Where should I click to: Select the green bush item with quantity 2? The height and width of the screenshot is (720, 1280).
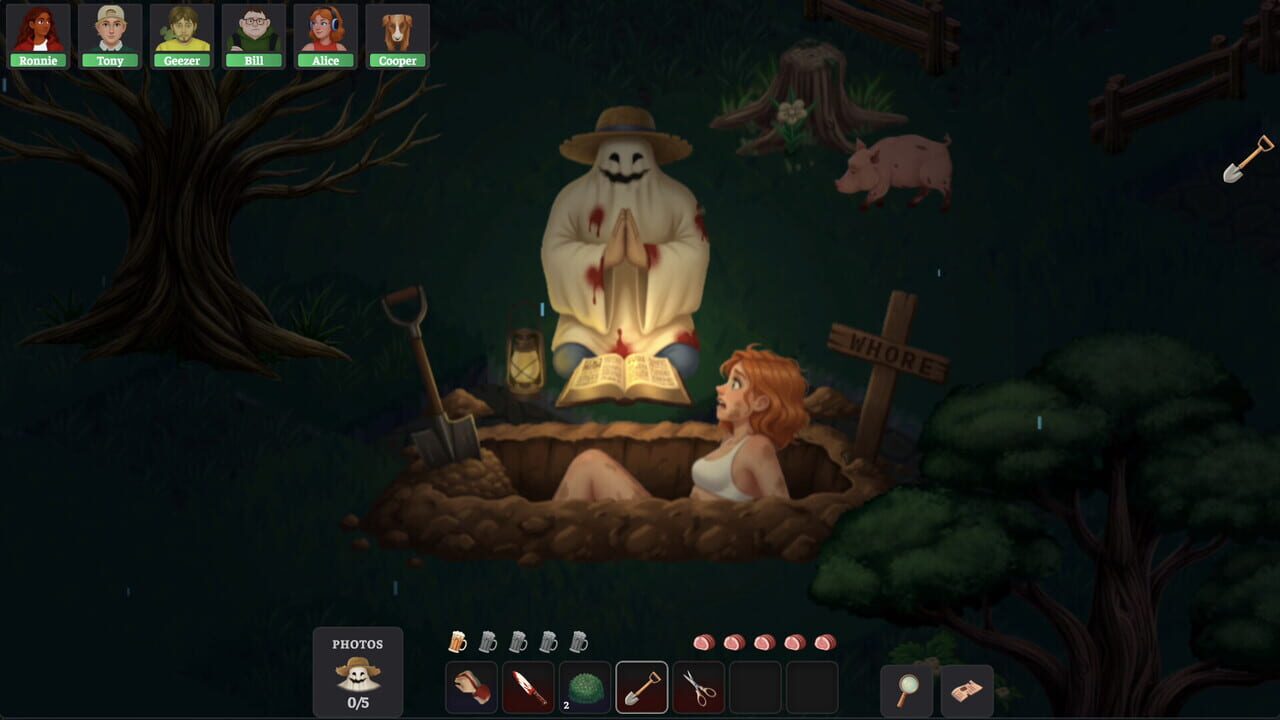click(x=585, y=687)
